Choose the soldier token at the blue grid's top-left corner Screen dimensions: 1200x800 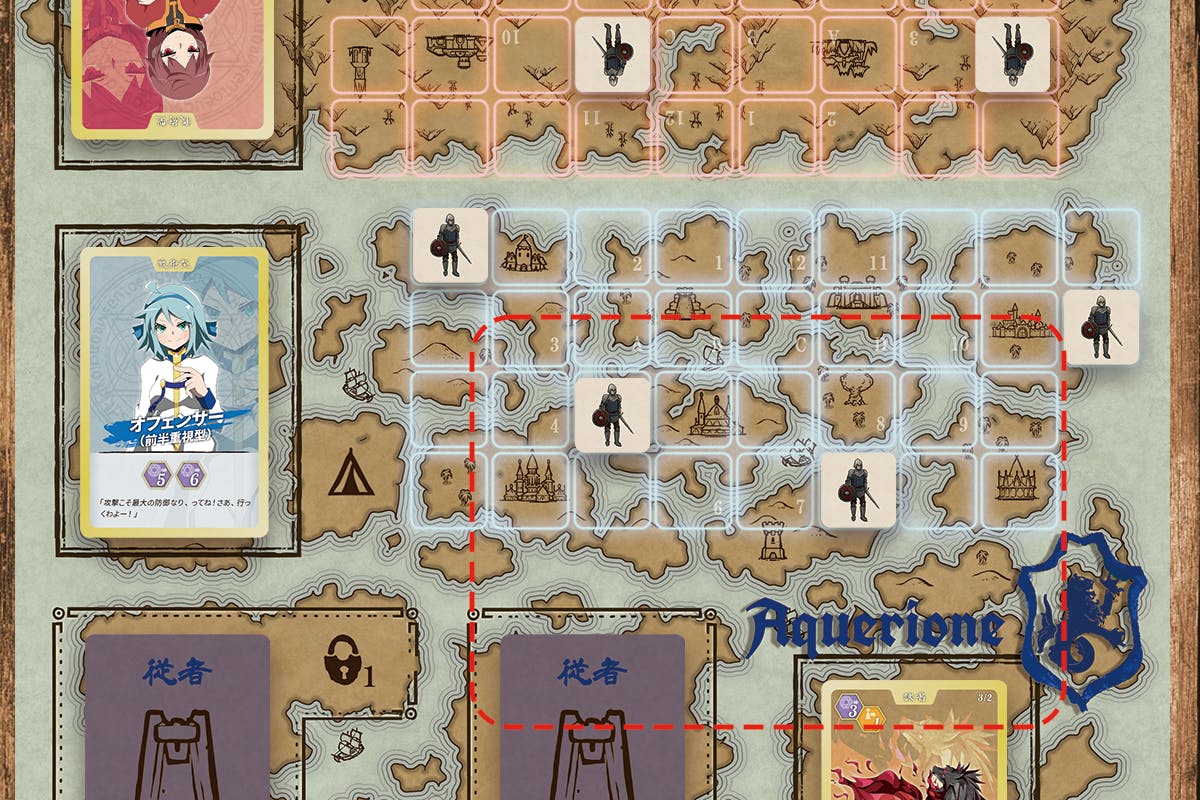point(450,245)
